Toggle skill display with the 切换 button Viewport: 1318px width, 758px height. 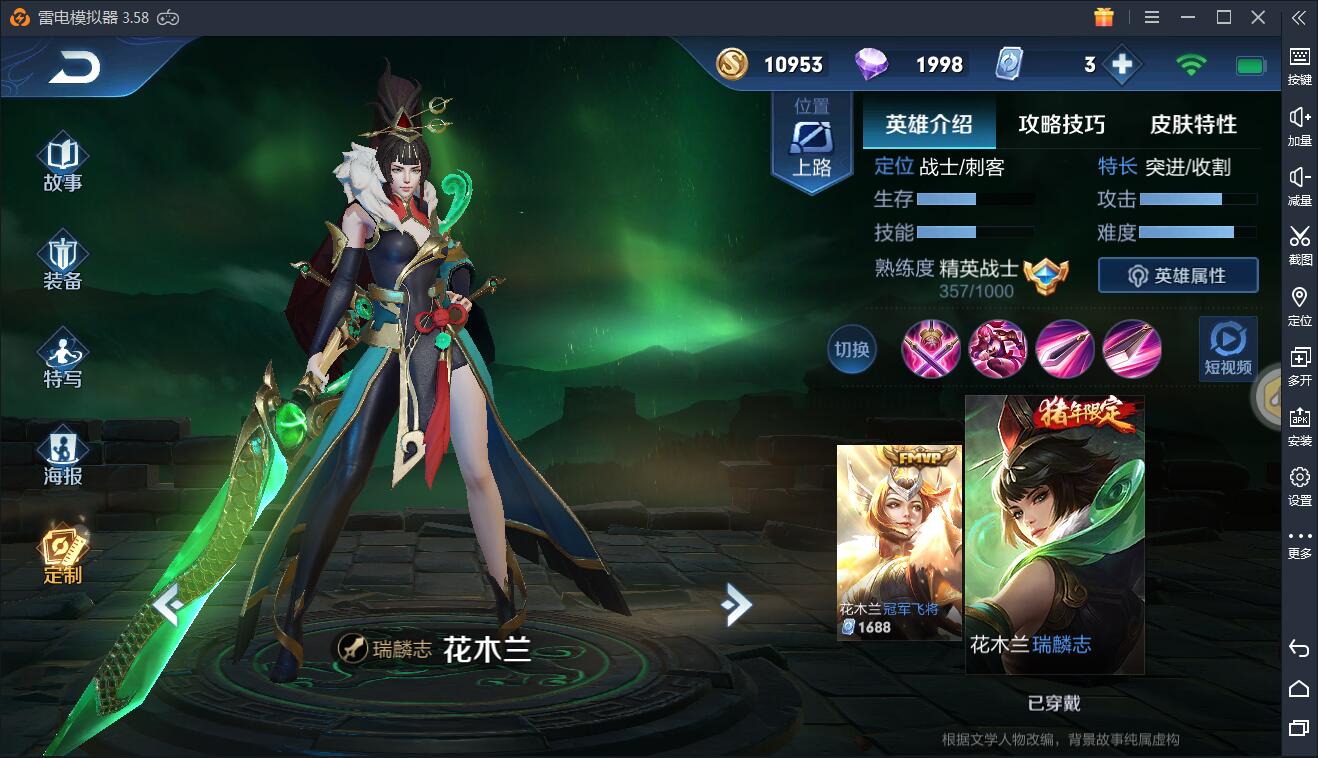pyautogui.click(x=851, y=350)
